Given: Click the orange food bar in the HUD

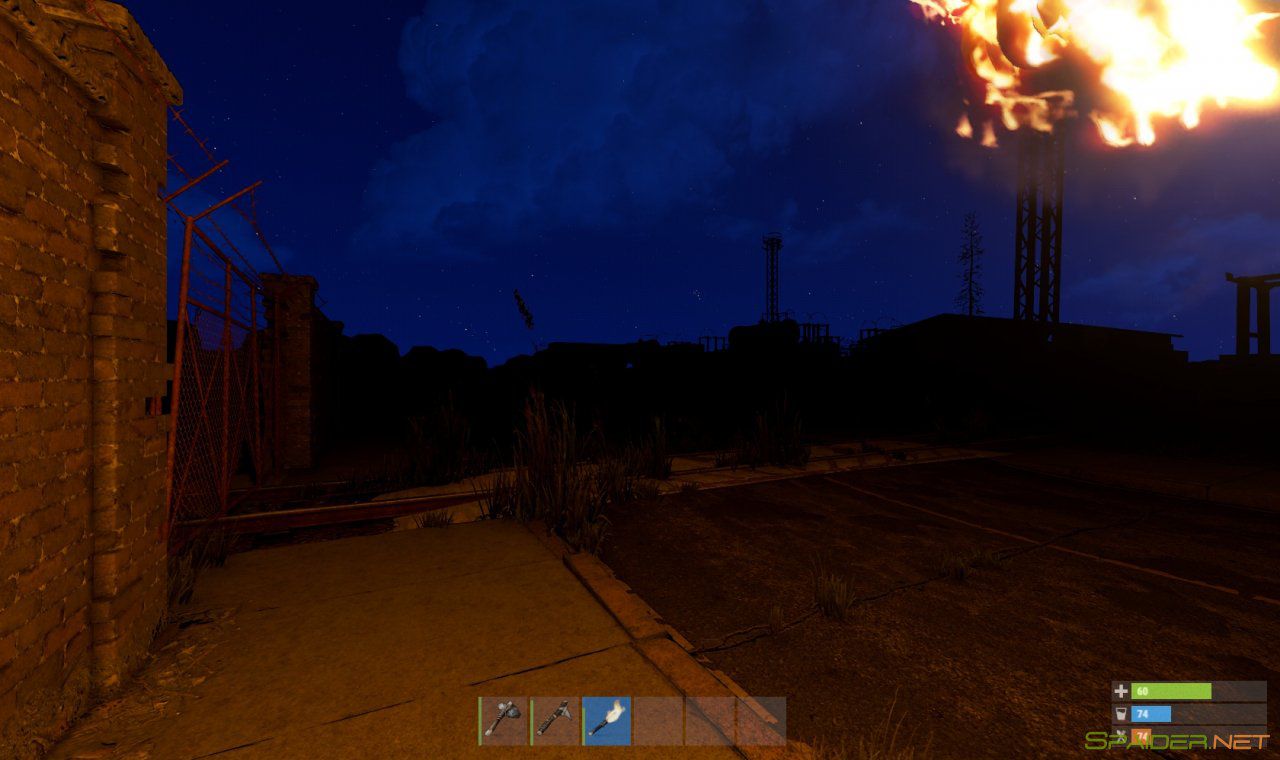Looking at the screenshot, I should pos(1141,736).
